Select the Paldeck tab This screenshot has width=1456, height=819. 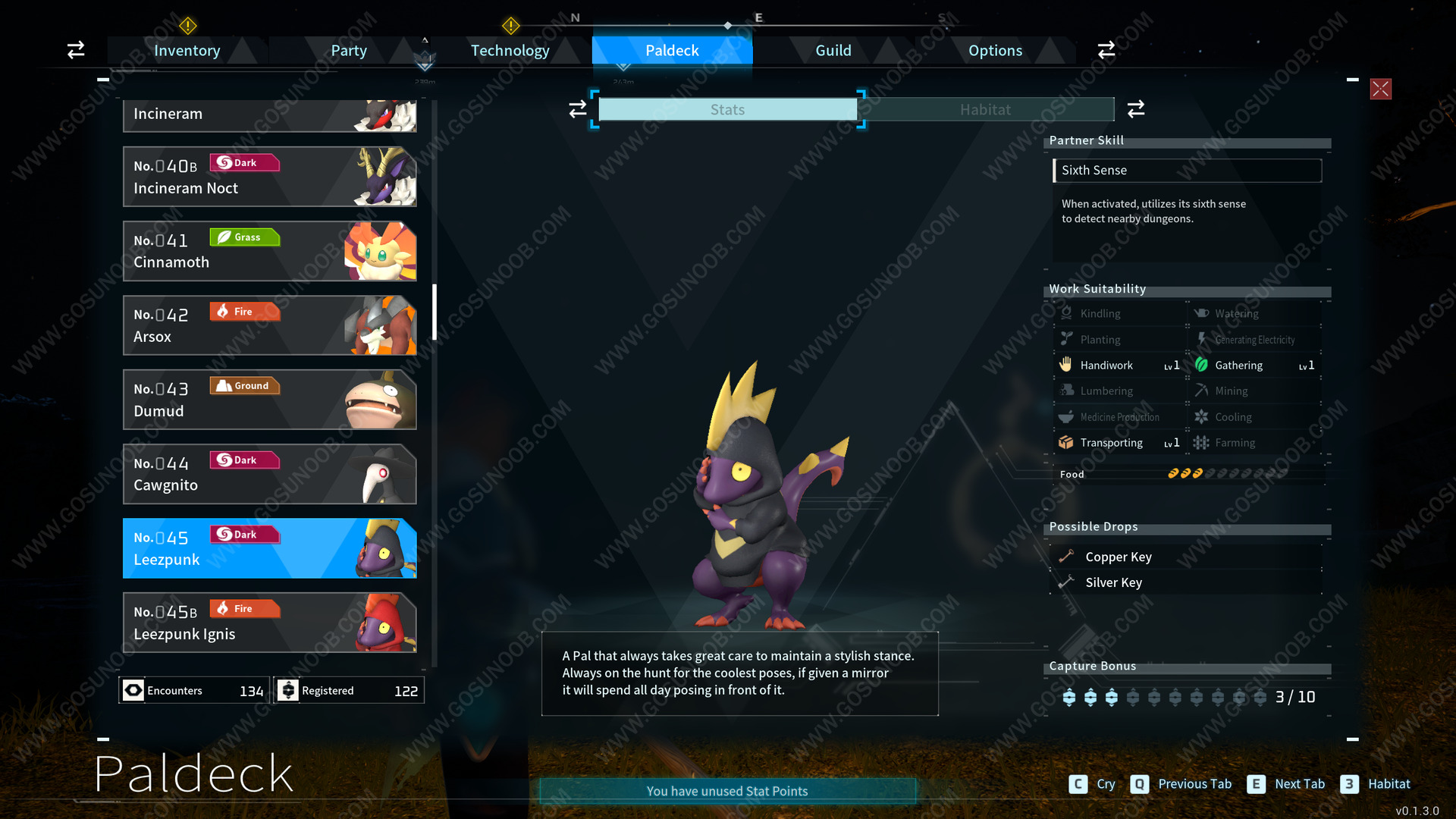point(672,51)
